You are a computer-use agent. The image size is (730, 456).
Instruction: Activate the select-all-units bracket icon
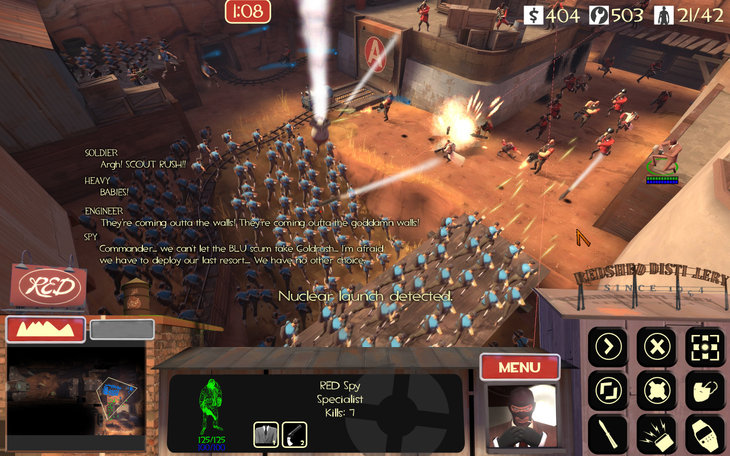click(x=705, y=348)
